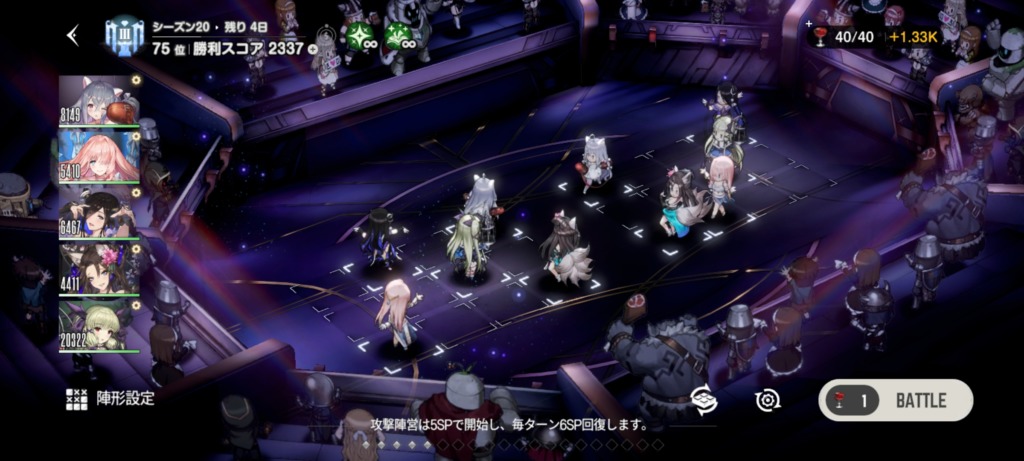Go back with the top-left arrow
Image resolution: width=1024 pixels, height=461 pixels.
(x=72, y=36)
